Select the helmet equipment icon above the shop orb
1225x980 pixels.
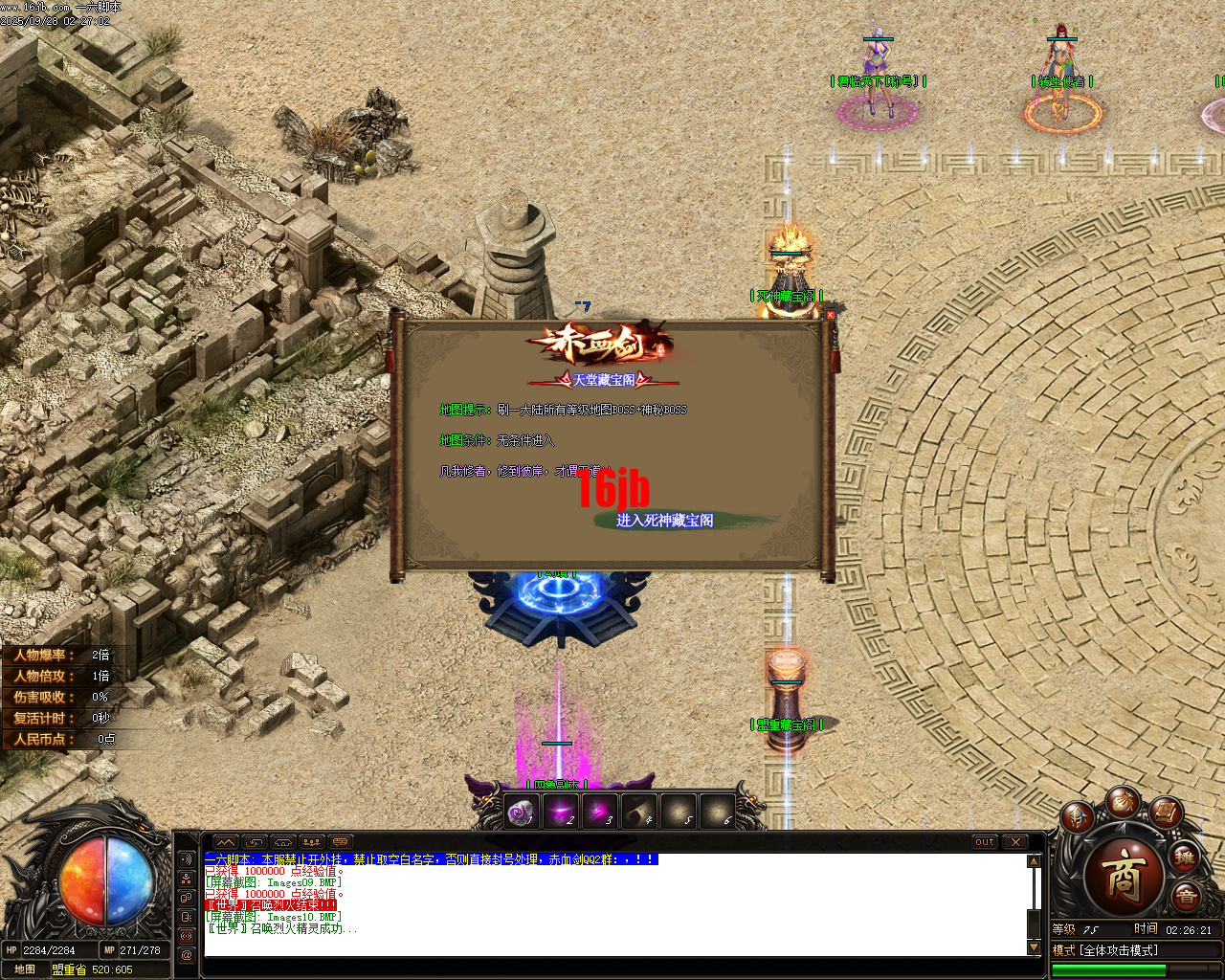tap(1078, 815)
